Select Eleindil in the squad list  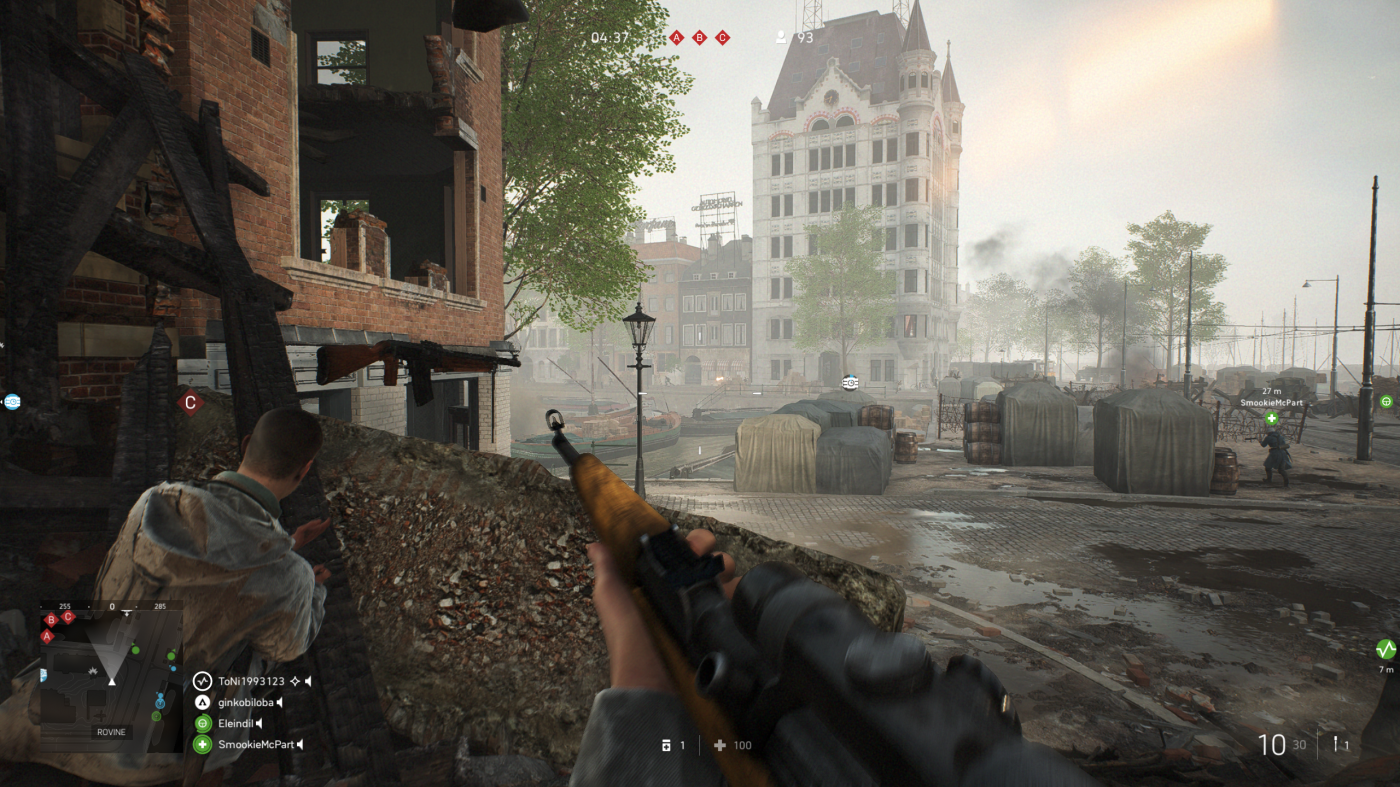point(236,723)
